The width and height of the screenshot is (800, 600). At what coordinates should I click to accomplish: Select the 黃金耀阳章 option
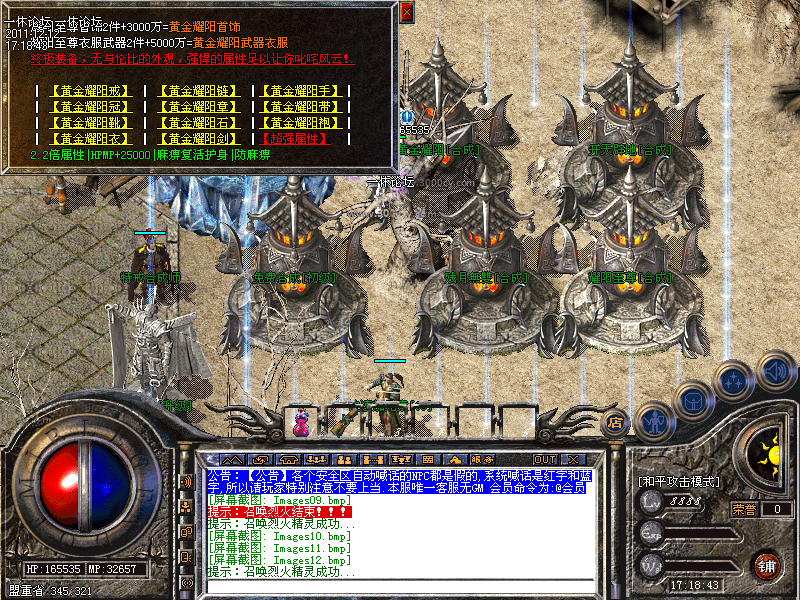pyautogui.click(x=201, y=107)
